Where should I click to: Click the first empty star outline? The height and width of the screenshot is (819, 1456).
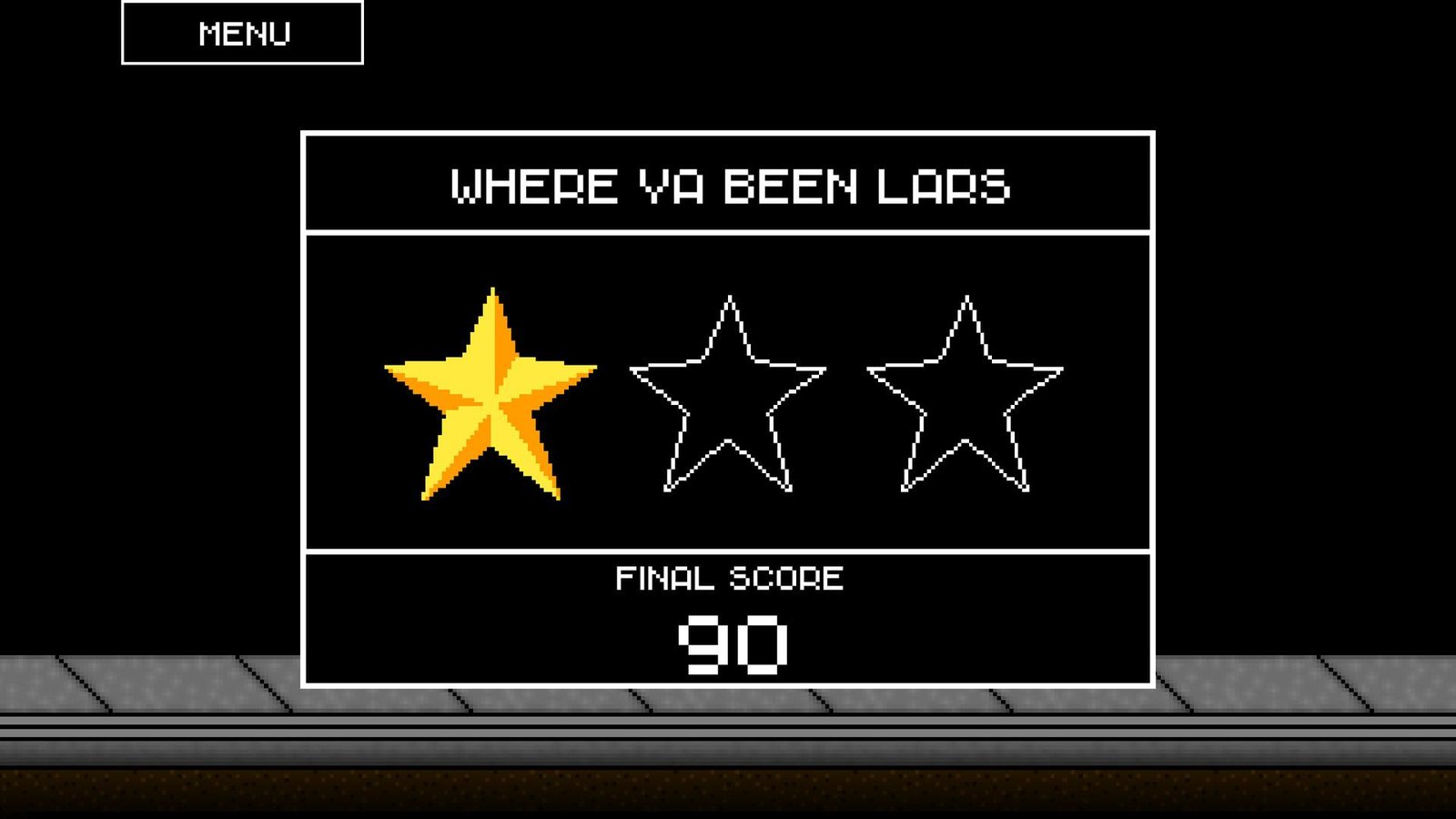[x=728, y=391]
